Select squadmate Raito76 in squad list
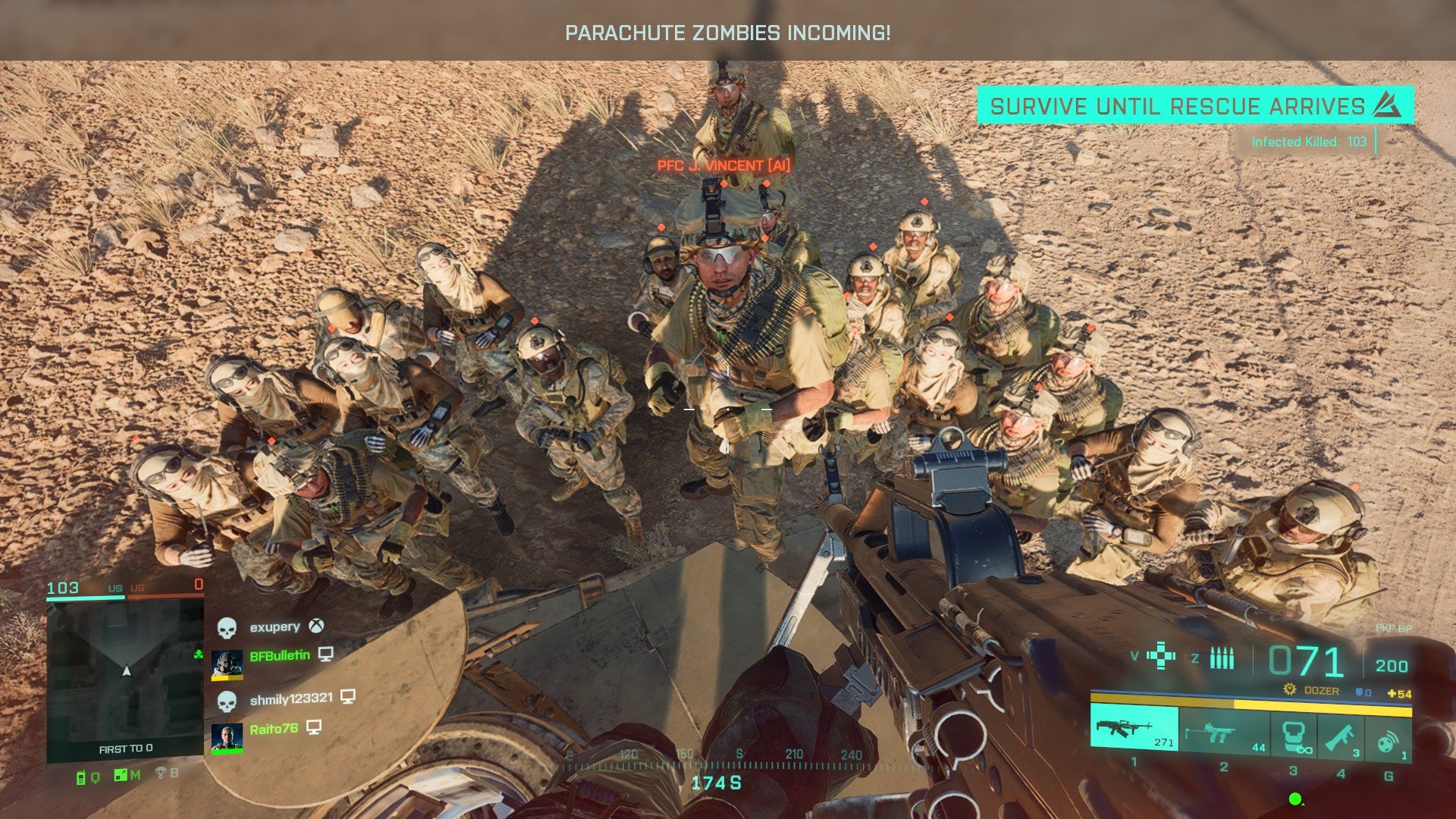 point(273,730)
